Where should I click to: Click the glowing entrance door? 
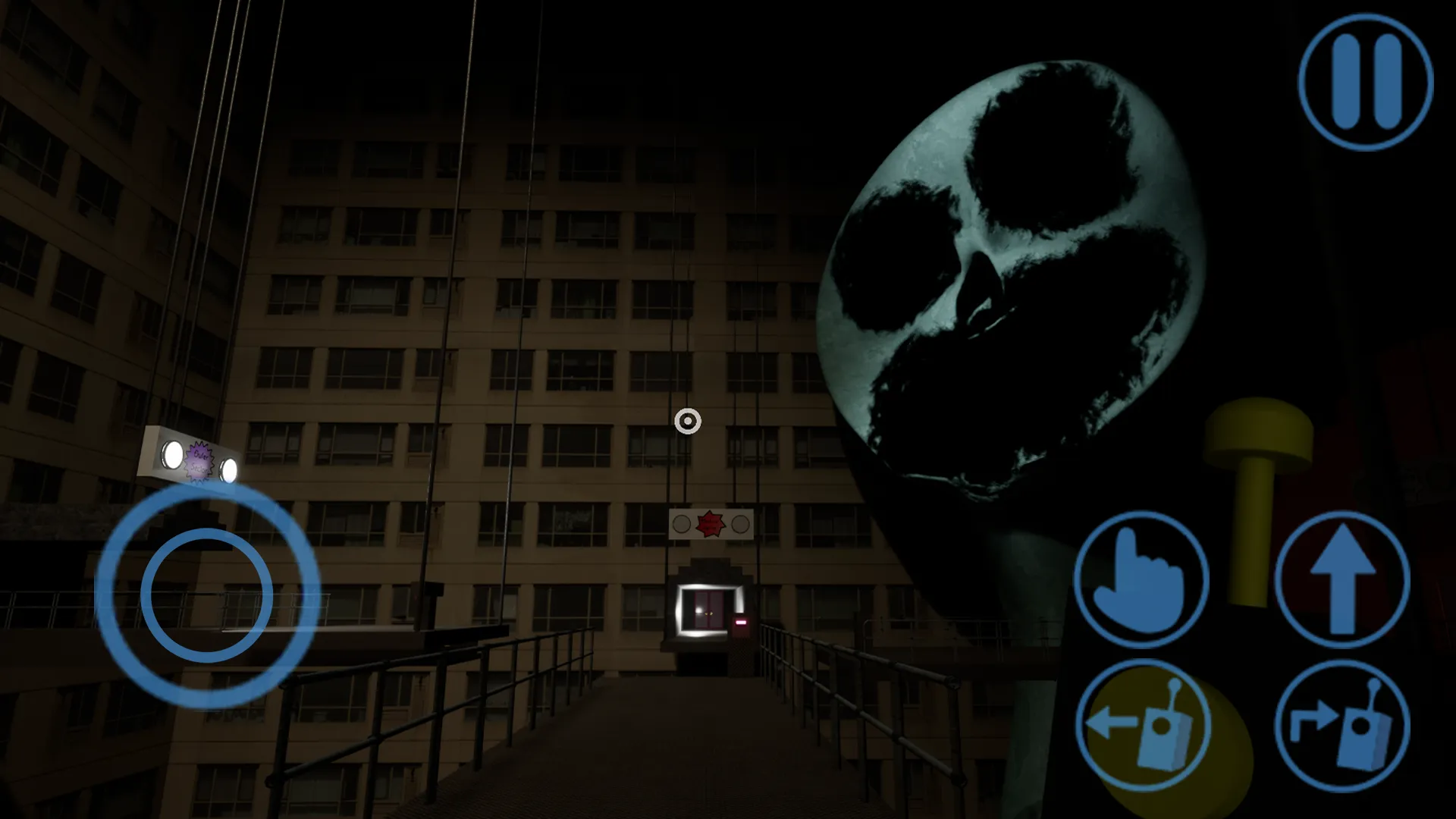[x=708, y=610]
